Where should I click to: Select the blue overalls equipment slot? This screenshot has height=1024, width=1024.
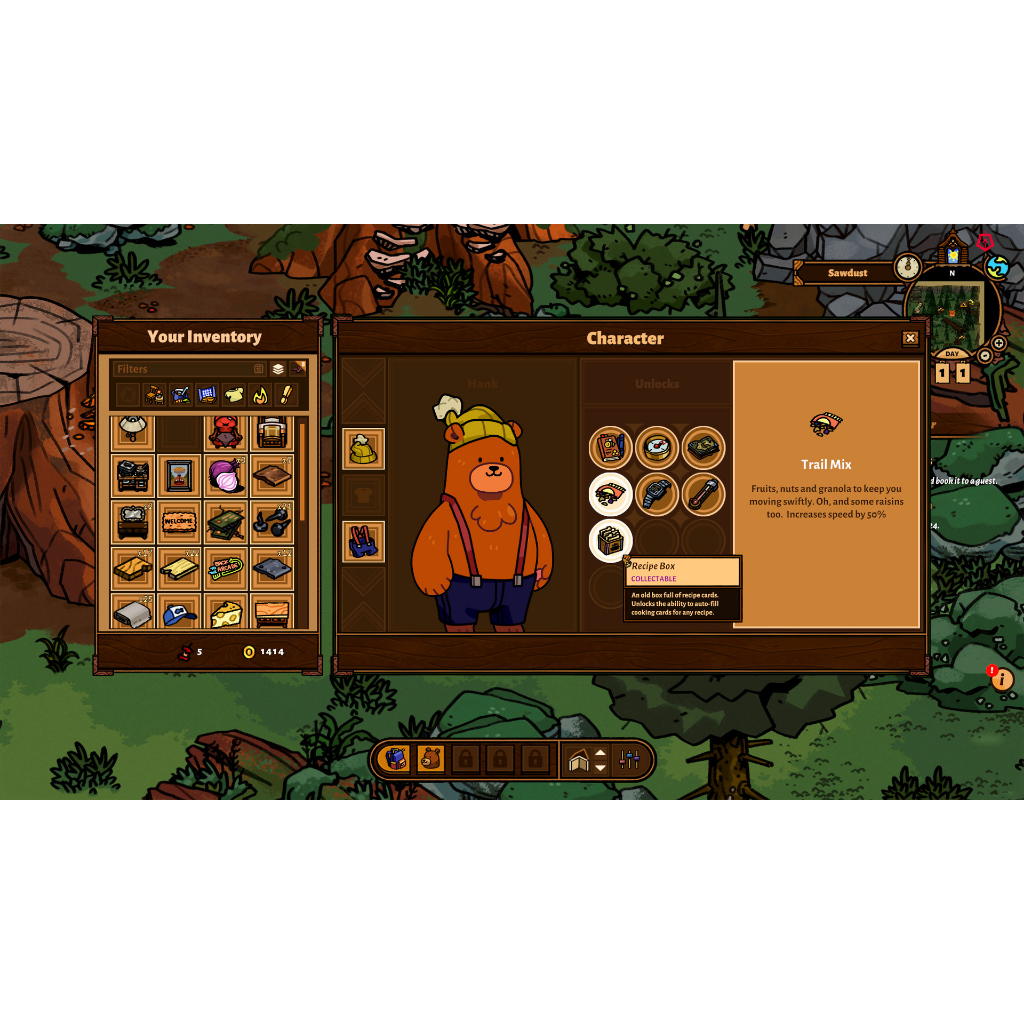tap(363, 541)
